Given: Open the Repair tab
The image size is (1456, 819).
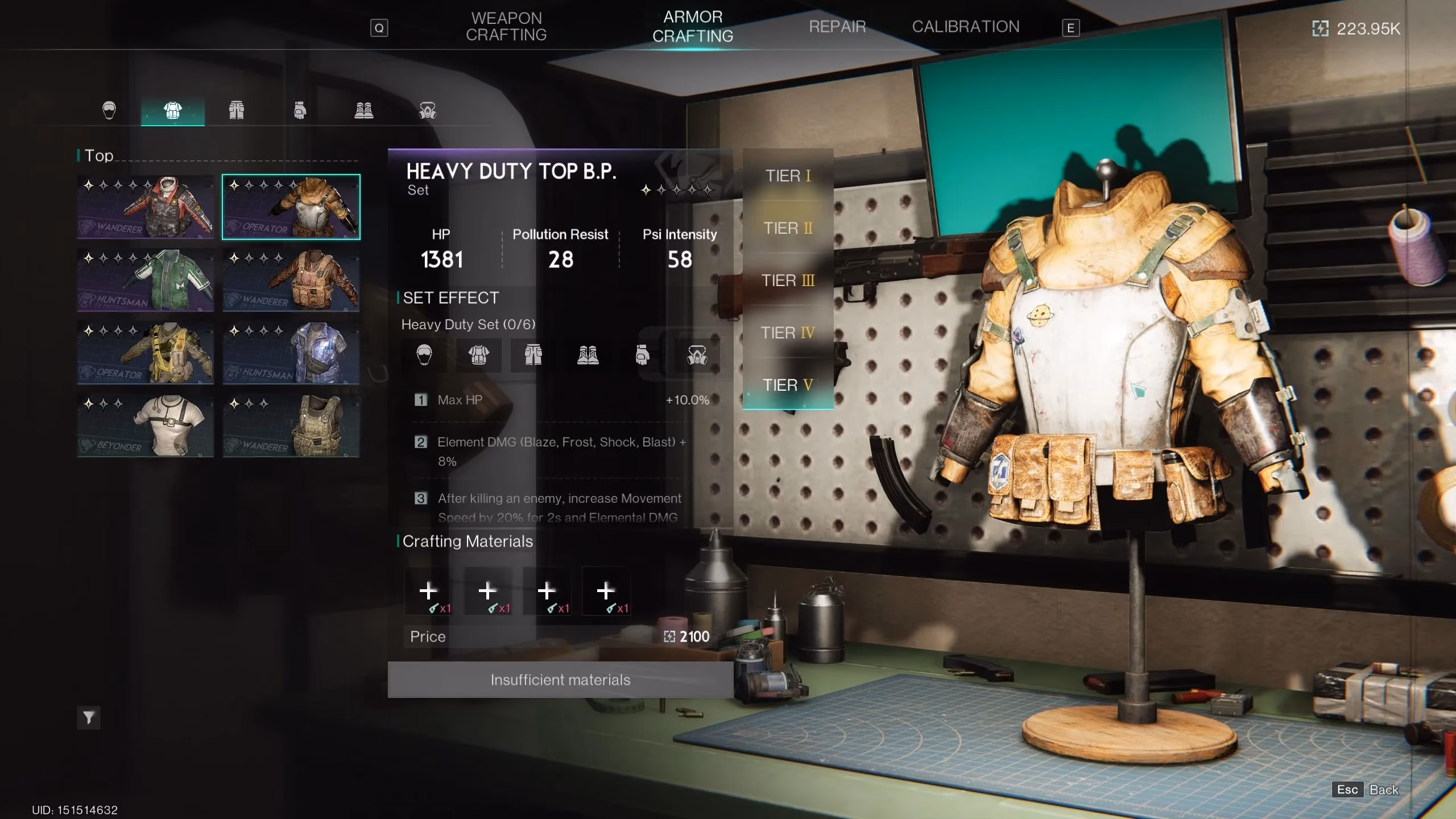Looking at the screenshot, I should [837, 27].
